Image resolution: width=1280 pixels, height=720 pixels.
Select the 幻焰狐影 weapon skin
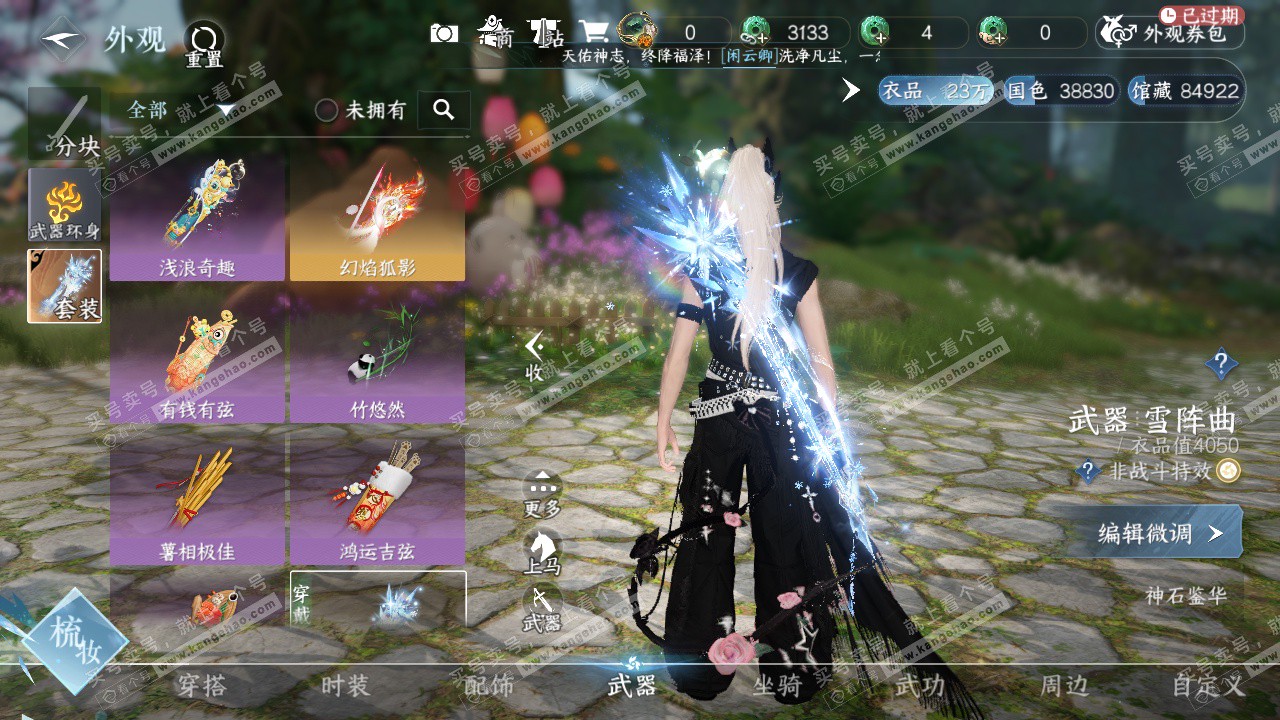pyautogui.click(x=377, y=217)
